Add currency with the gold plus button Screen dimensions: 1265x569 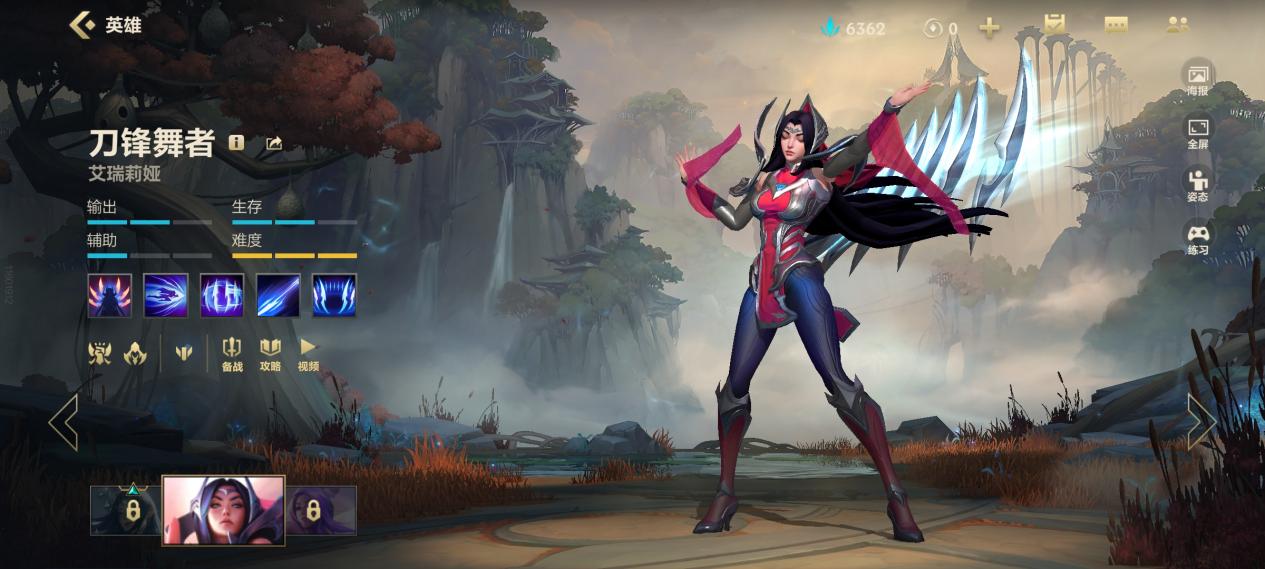(x=989, y=28)
